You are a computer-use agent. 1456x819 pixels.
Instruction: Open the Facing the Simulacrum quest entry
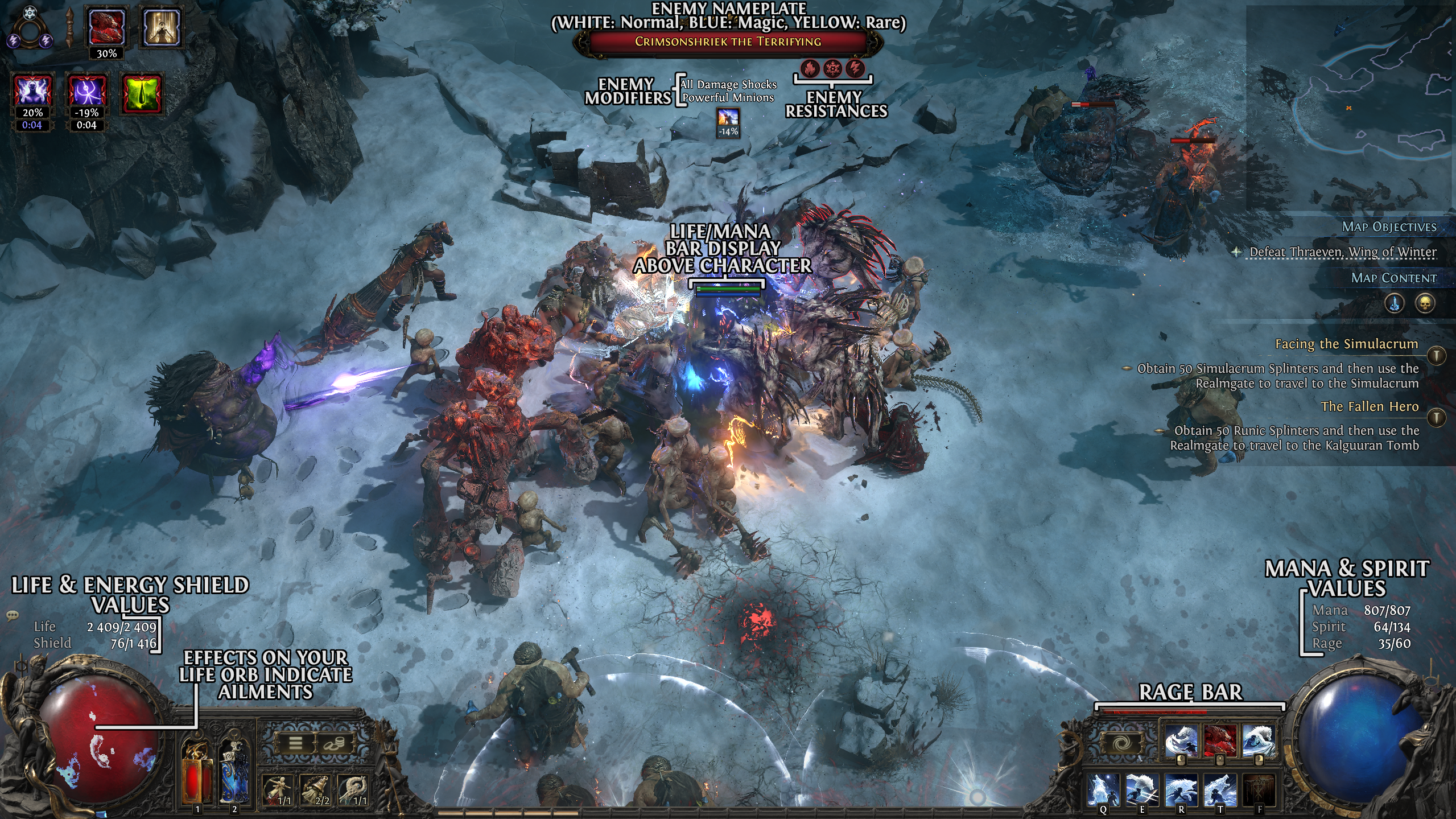[x=1346, y=344]
